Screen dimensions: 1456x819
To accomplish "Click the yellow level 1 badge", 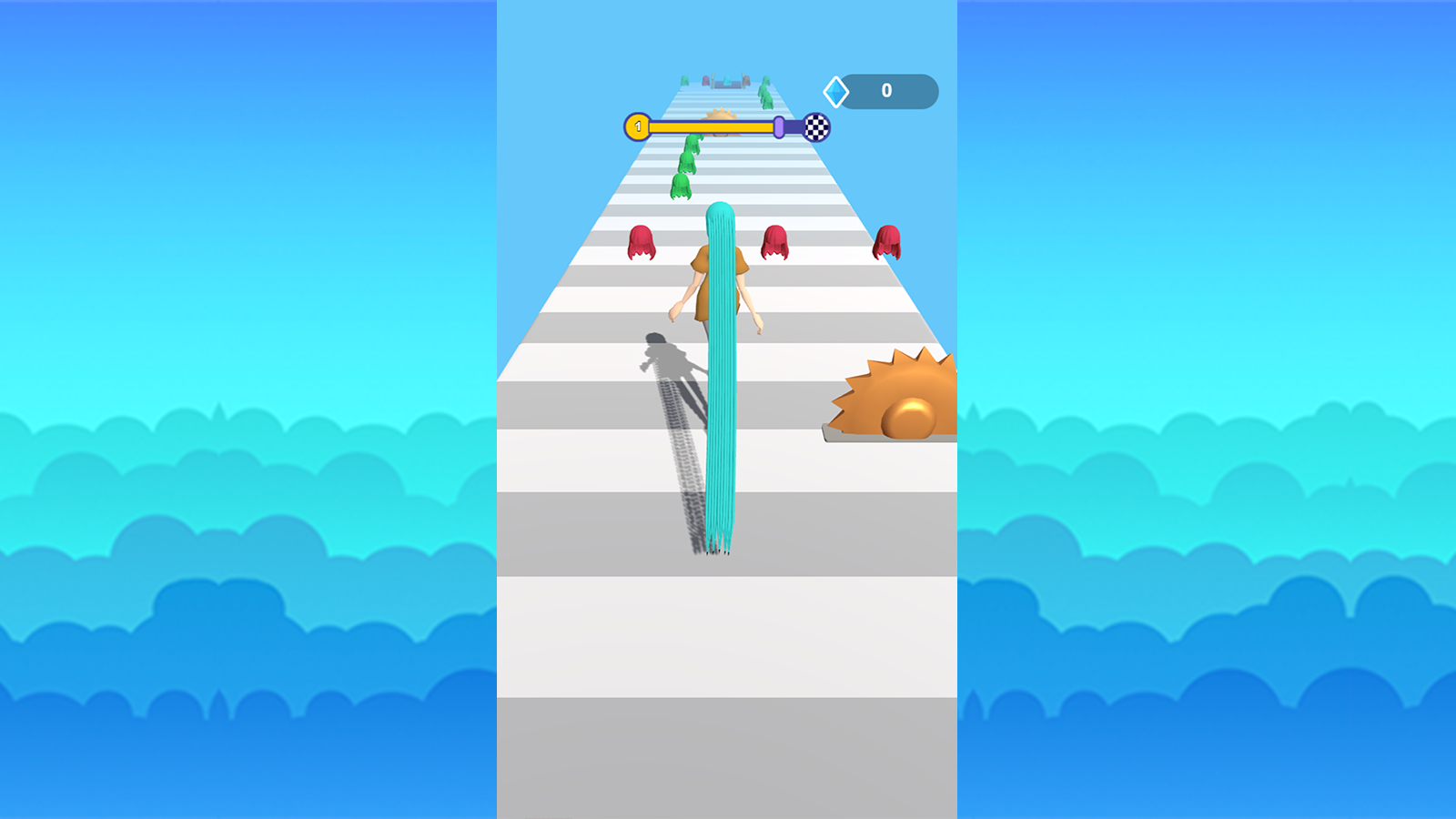I will tap(638, 126).
